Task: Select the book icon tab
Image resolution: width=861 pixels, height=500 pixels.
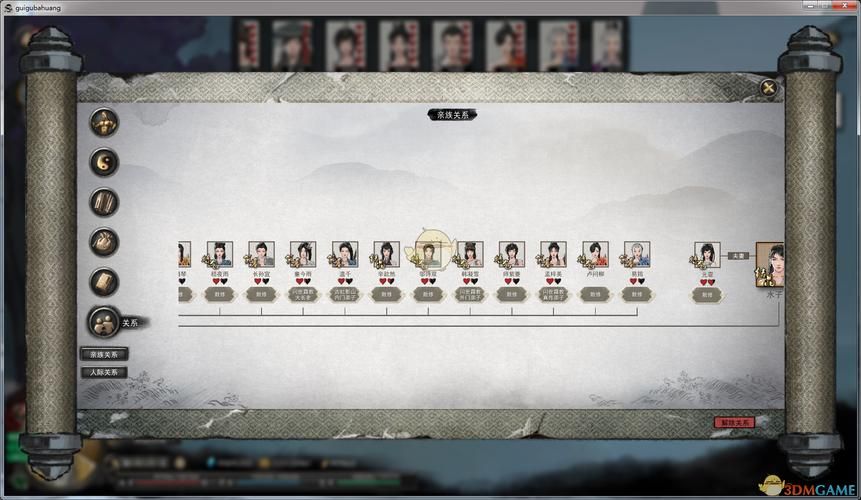Action: tap(104, 281)
